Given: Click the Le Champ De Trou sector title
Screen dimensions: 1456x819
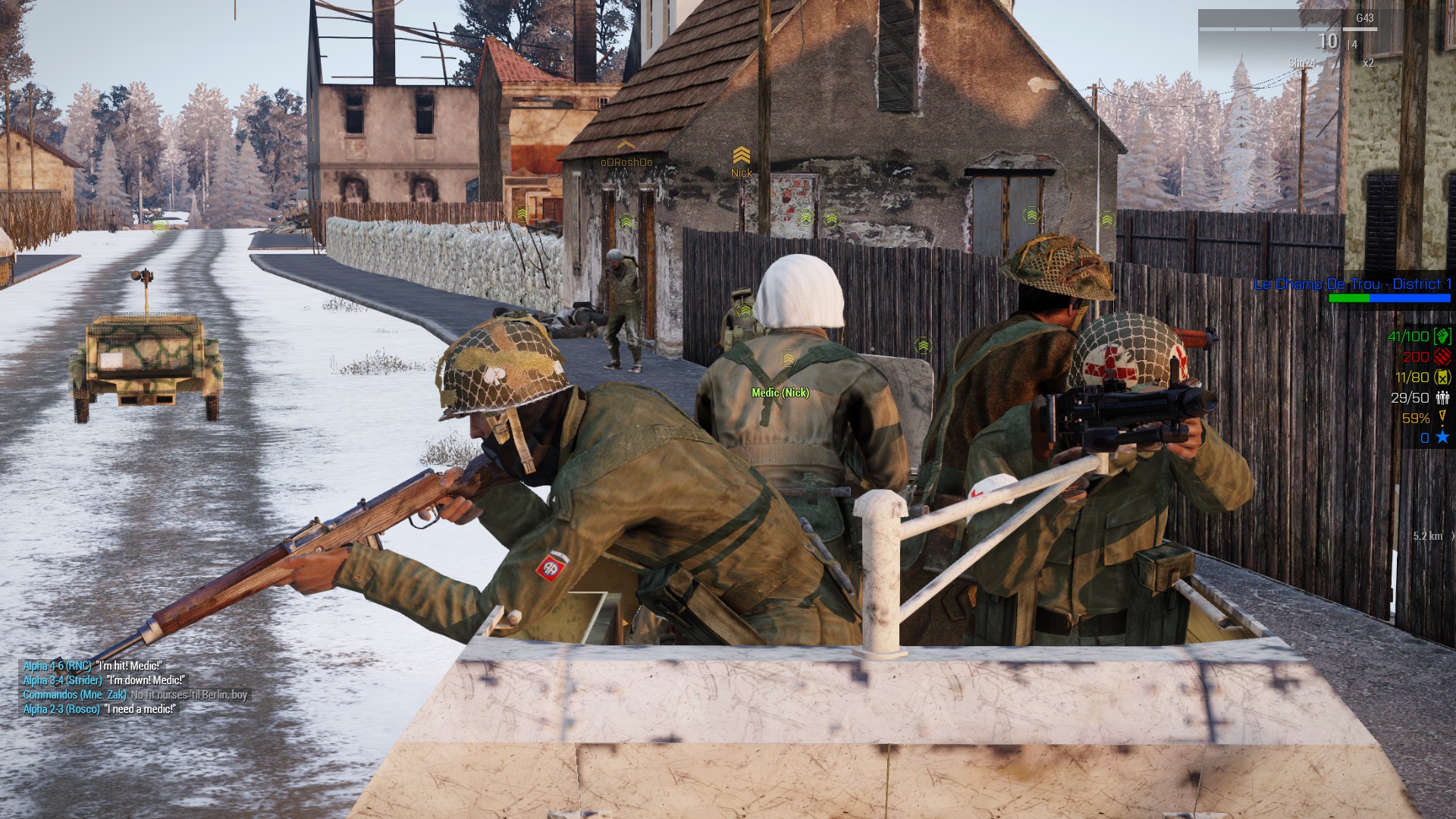Looking at the screenshot, I should coord(1352,284).
